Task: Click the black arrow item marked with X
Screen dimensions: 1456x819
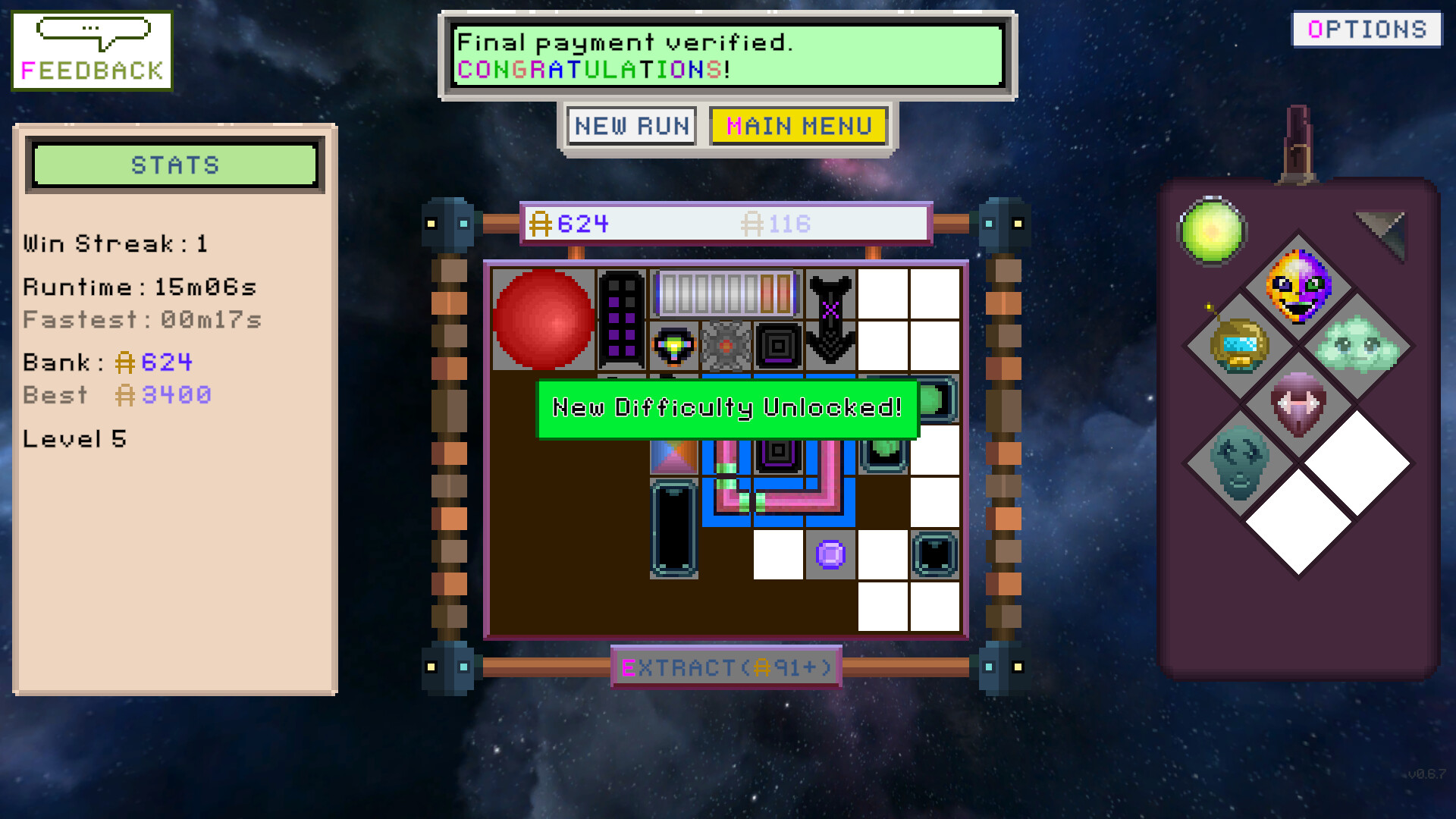Action: point(830,315)
